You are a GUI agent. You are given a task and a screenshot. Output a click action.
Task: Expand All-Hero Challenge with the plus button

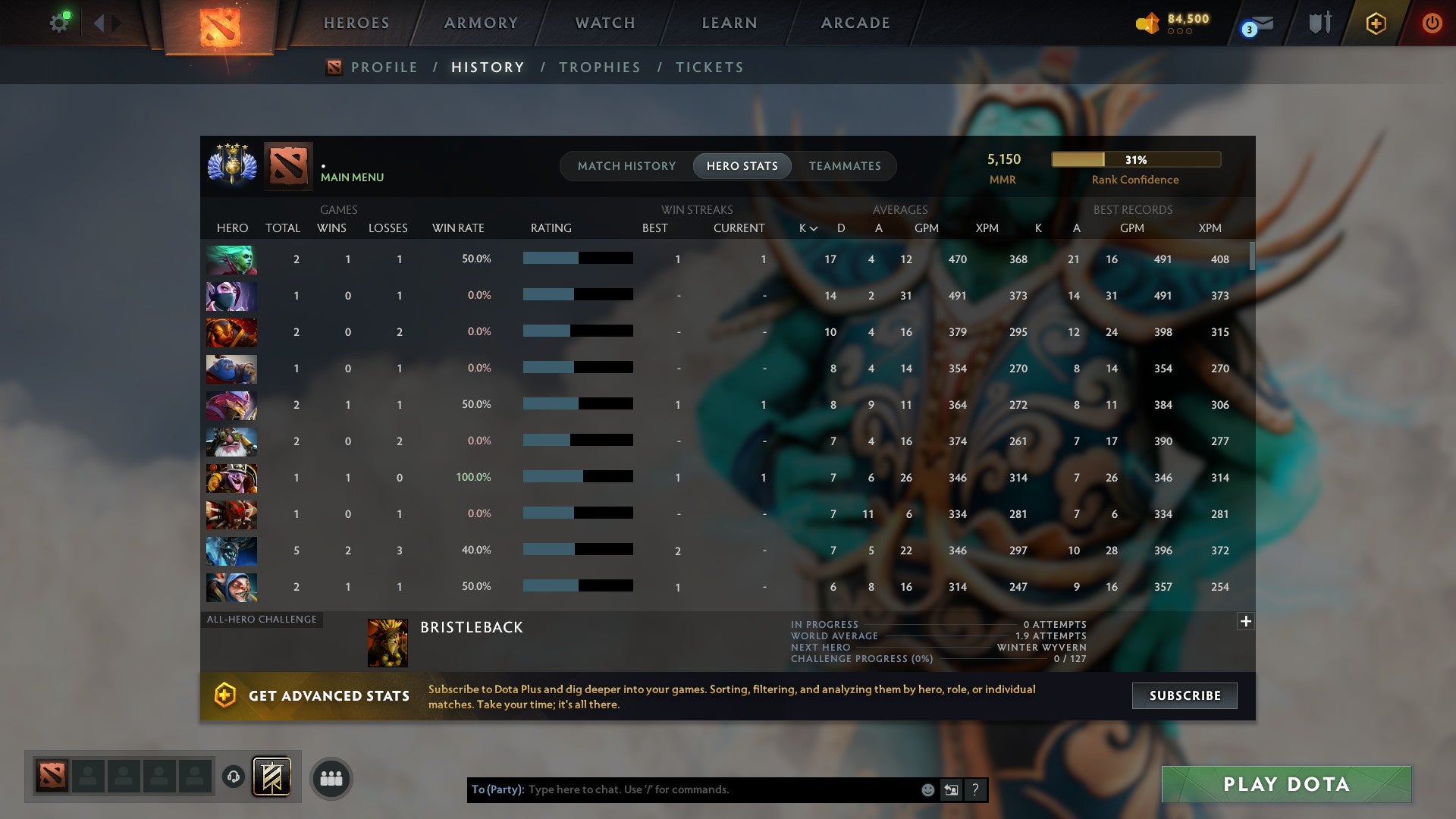(1245, 621)
